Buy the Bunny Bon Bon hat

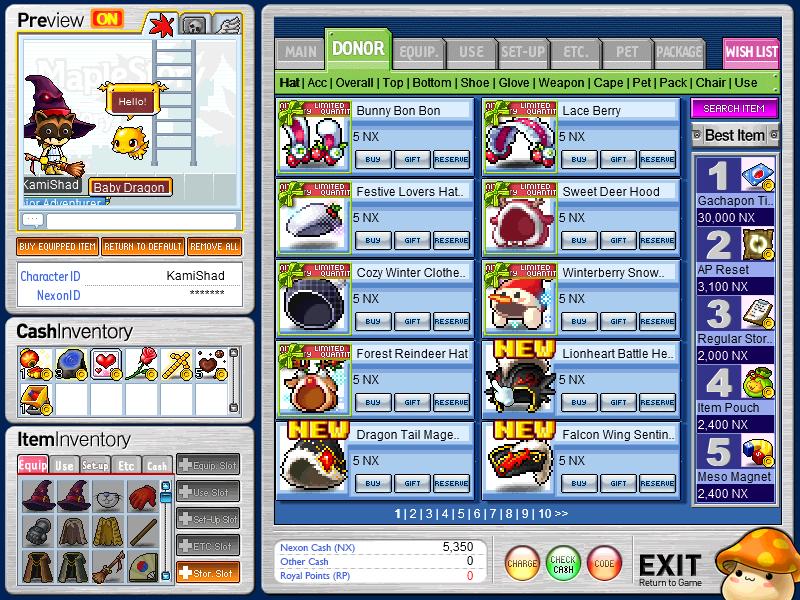(372, 159)
